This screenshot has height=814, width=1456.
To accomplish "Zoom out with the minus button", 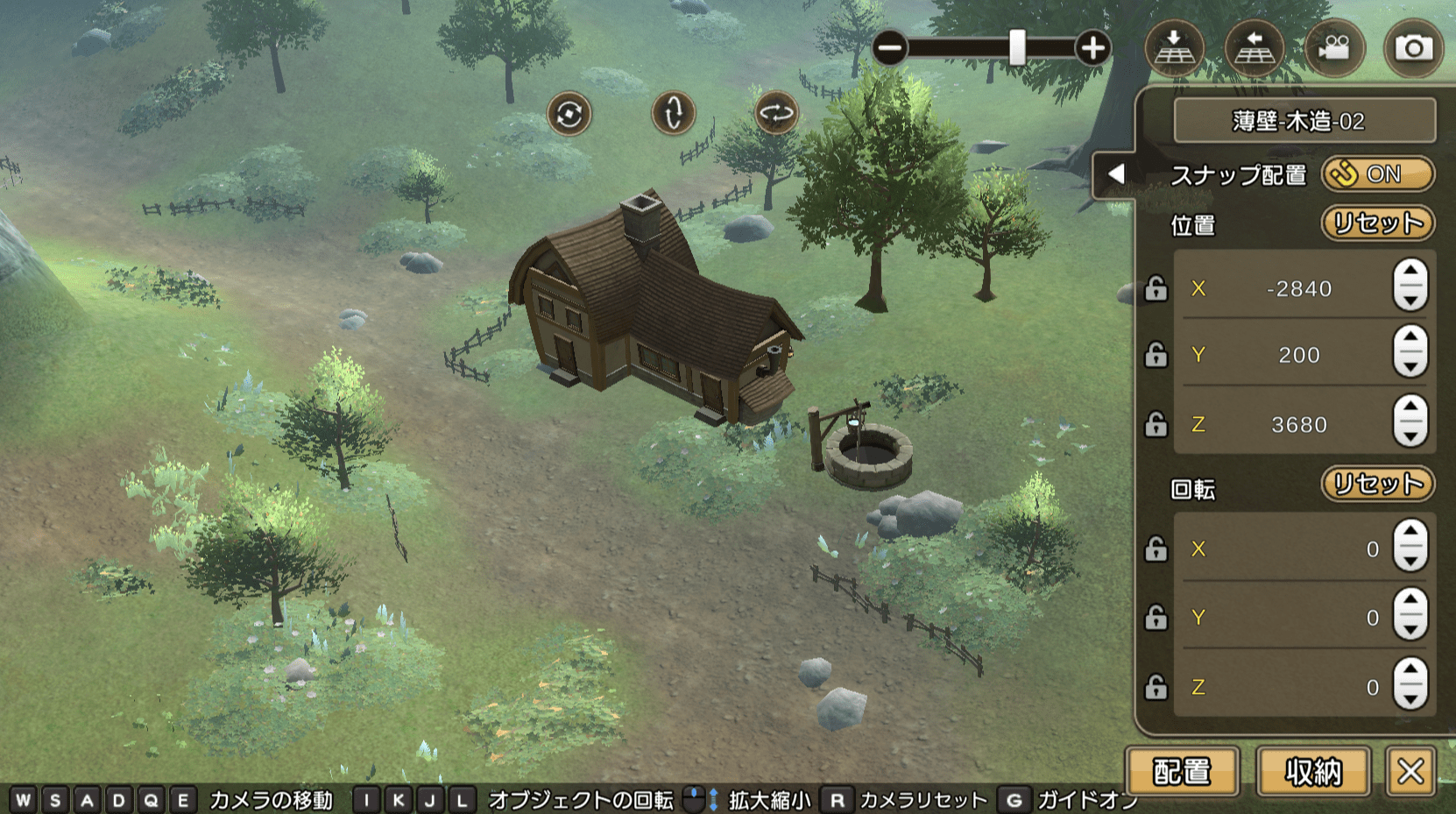I will click(890, 48).
